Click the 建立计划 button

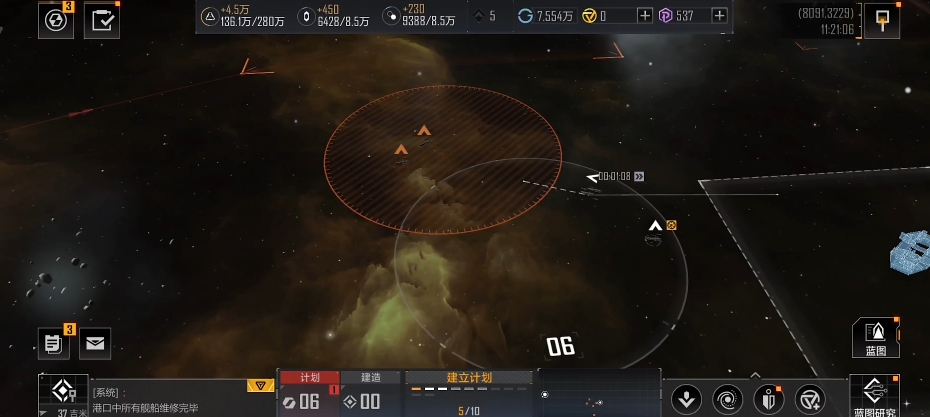point(468,377)
